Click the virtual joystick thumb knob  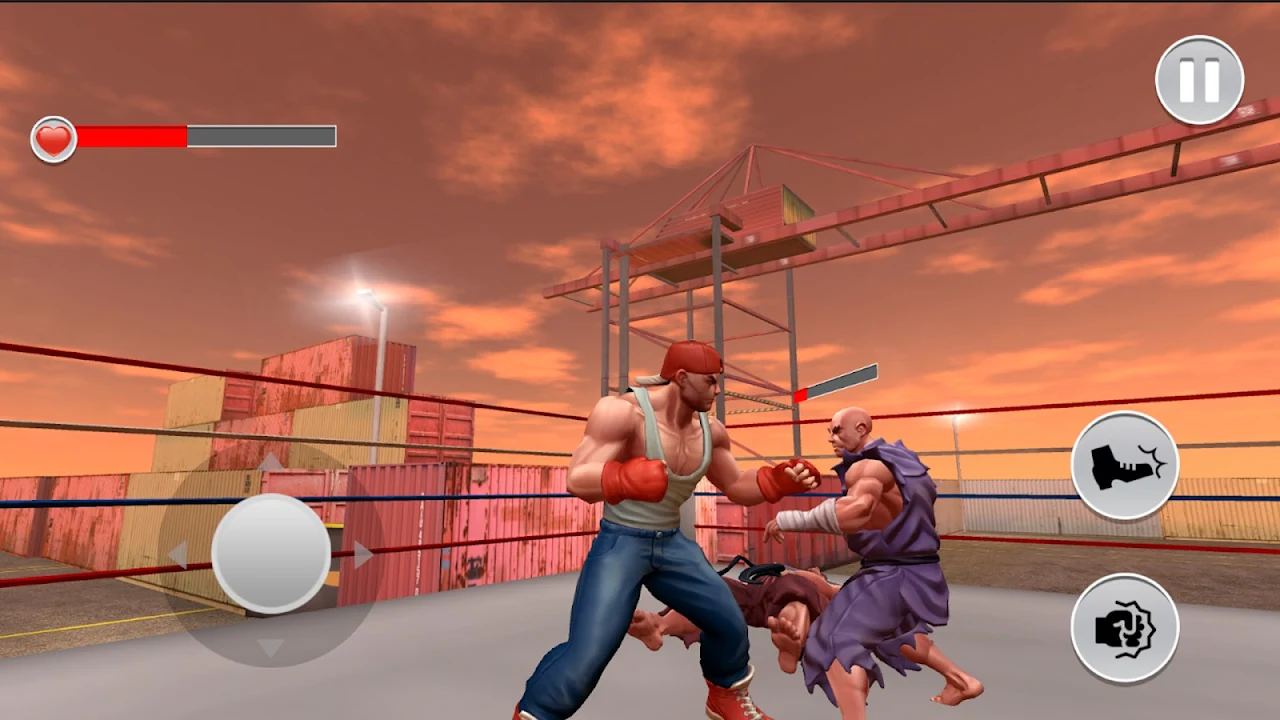[271, 553]
